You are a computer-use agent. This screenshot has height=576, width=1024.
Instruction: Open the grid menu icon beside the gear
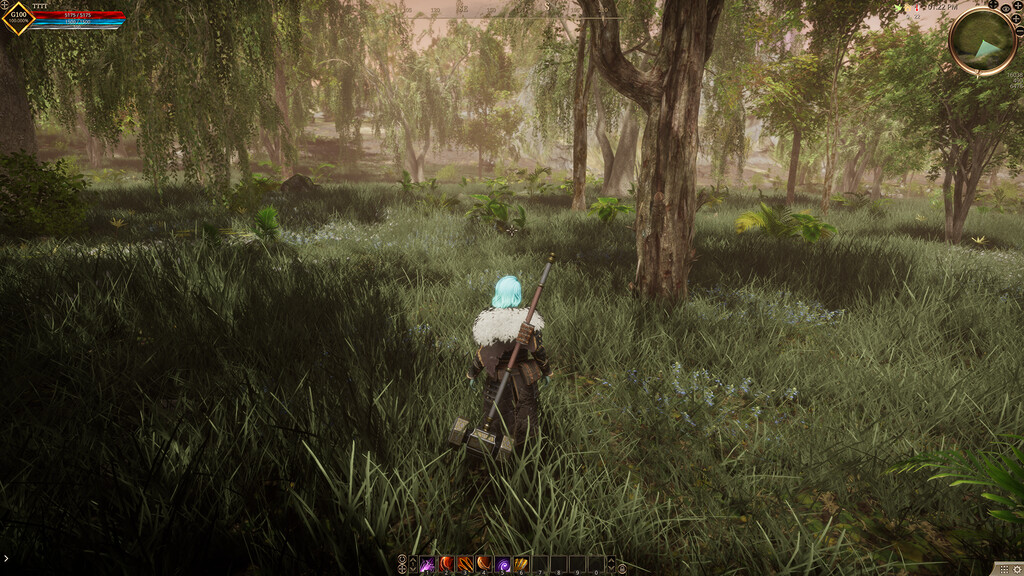tap(1003, 568)
